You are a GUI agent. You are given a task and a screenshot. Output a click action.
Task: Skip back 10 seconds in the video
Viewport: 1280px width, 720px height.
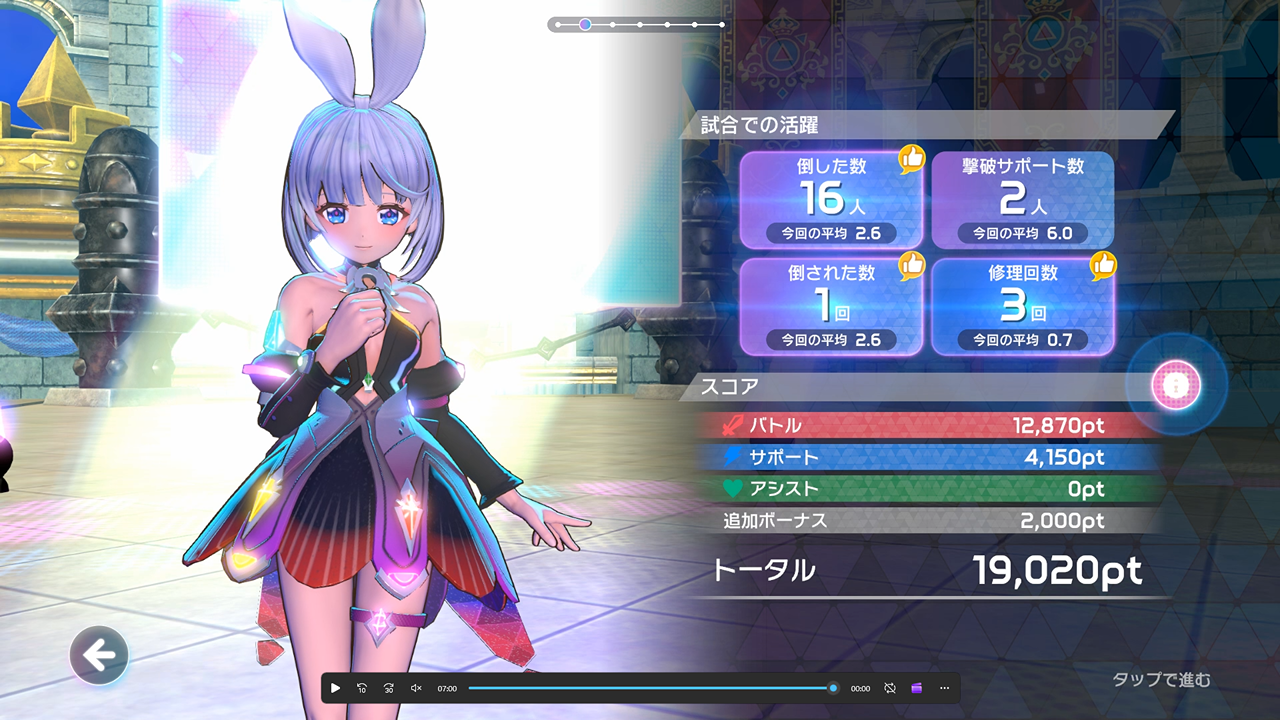pos(362,688)
